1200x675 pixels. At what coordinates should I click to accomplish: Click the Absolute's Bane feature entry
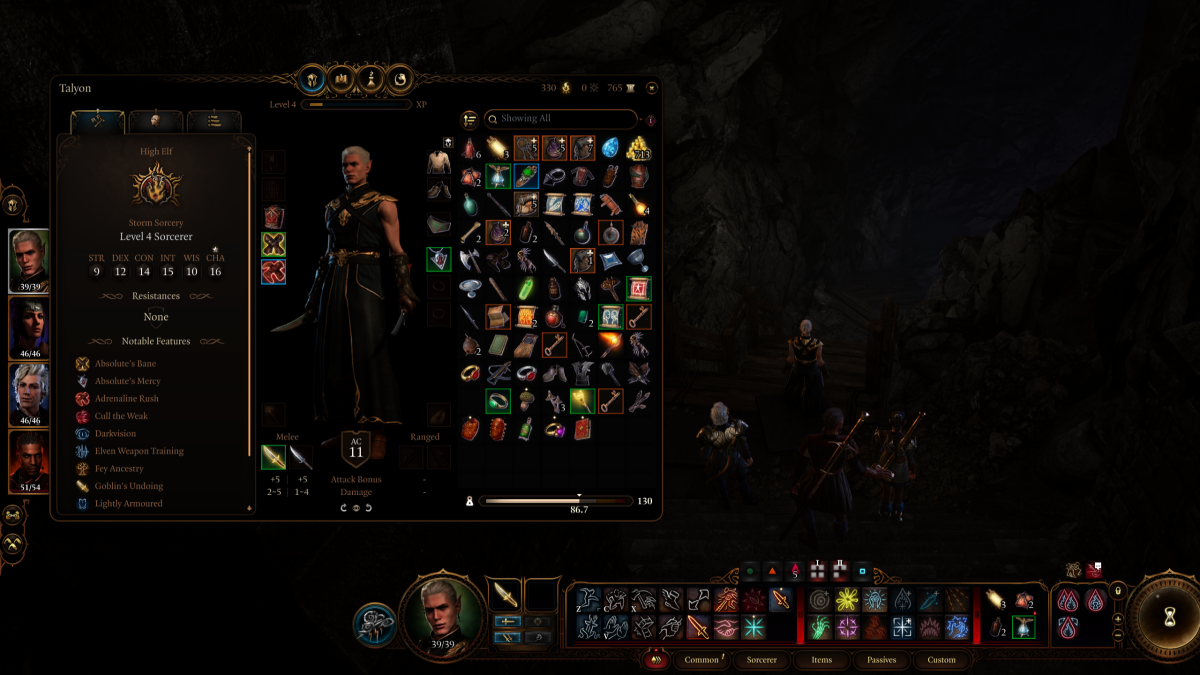pyautogui.click(x=126, y=363)
